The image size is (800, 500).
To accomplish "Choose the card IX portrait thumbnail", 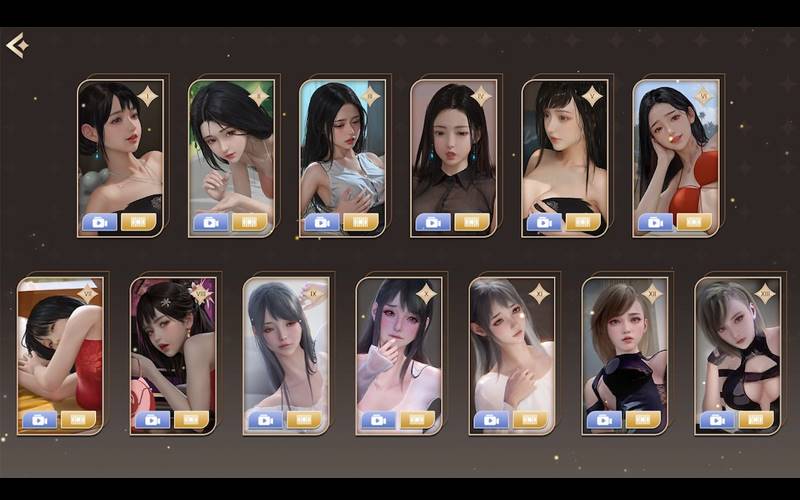I will 286,345.
